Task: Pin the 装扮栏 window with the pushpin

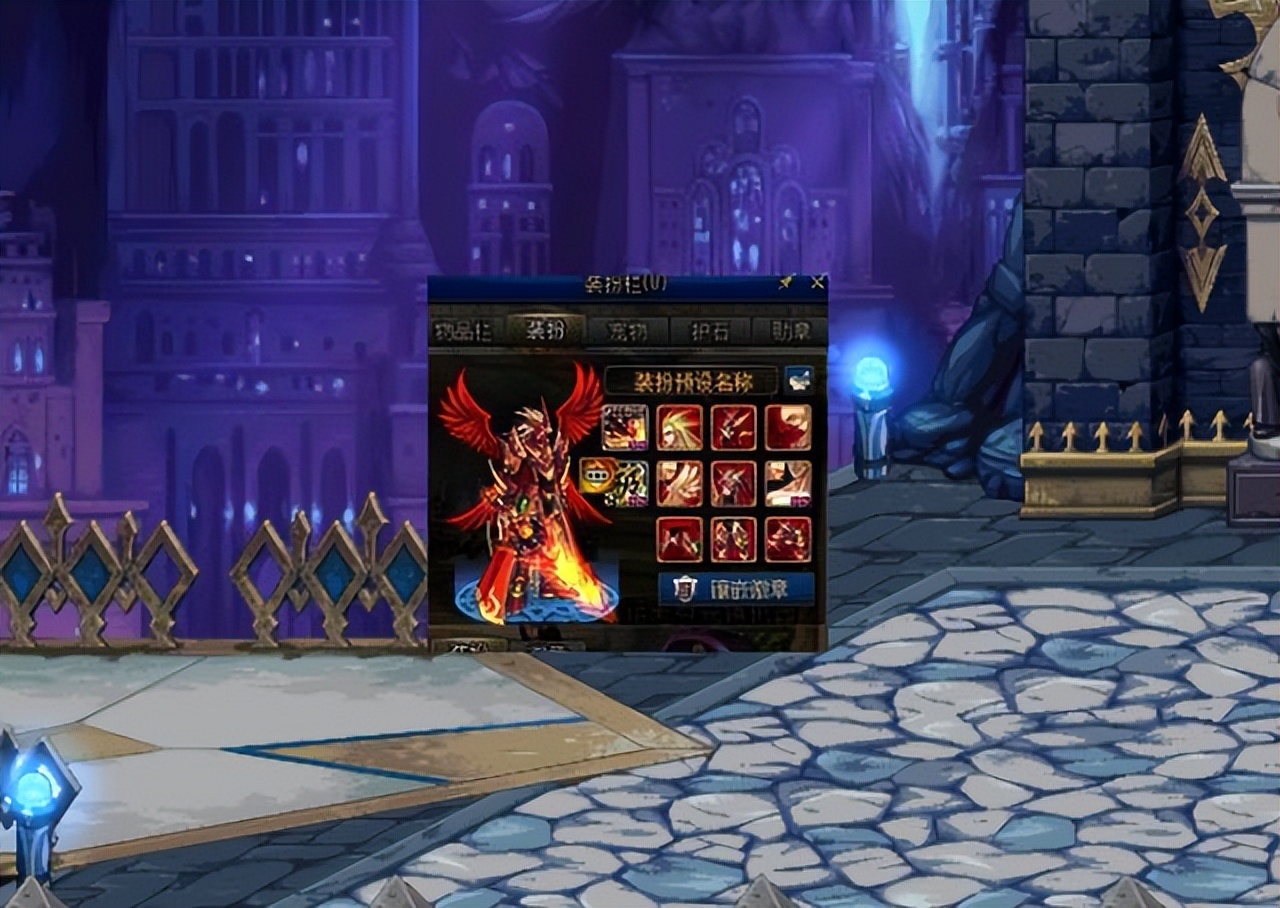Action: pyautogui.click(x=787, y=283)
